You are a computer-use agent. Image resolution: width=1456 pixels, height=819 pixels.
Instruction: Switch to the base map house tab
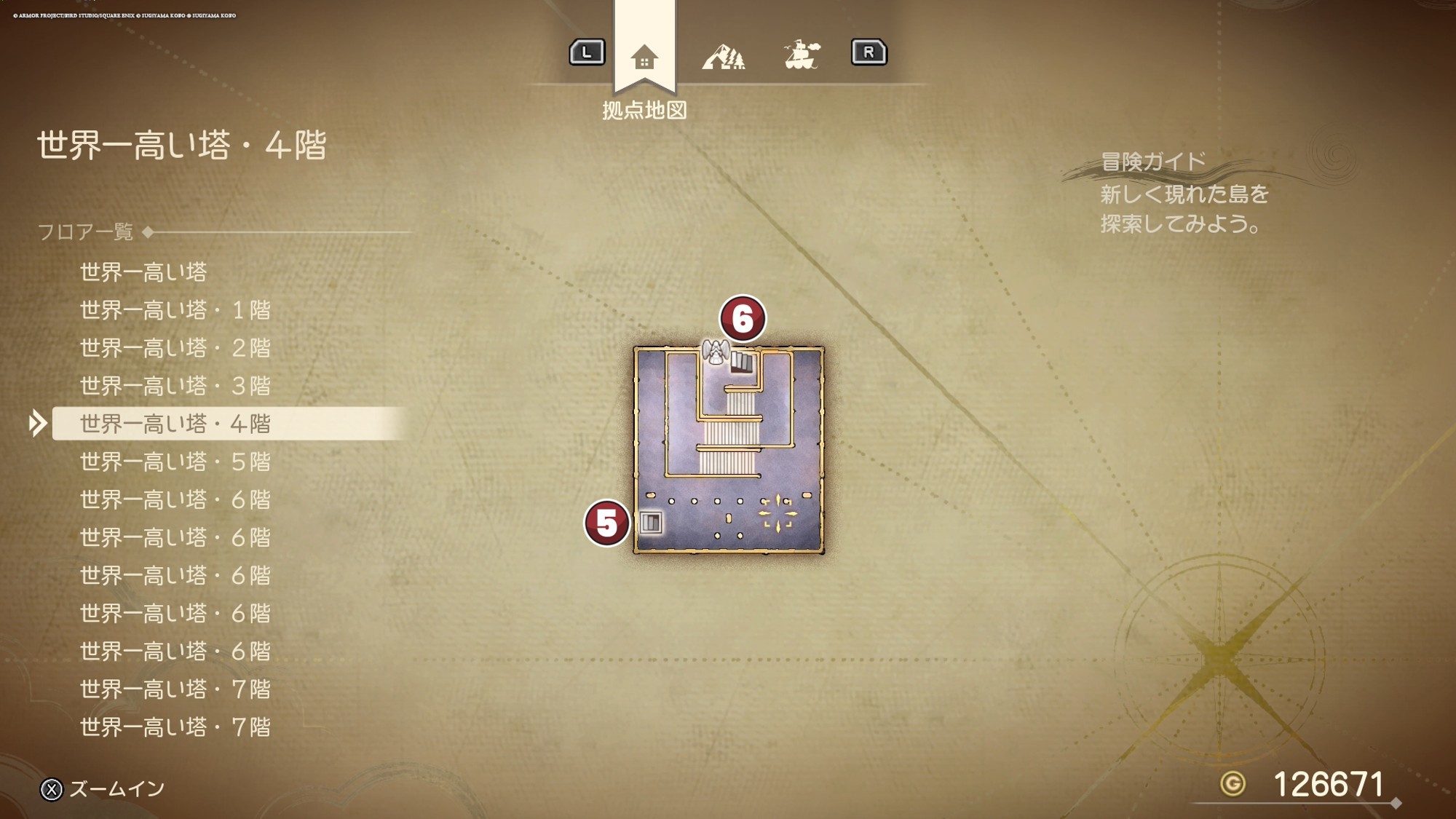pyautogui.click(x=644, y=57)
